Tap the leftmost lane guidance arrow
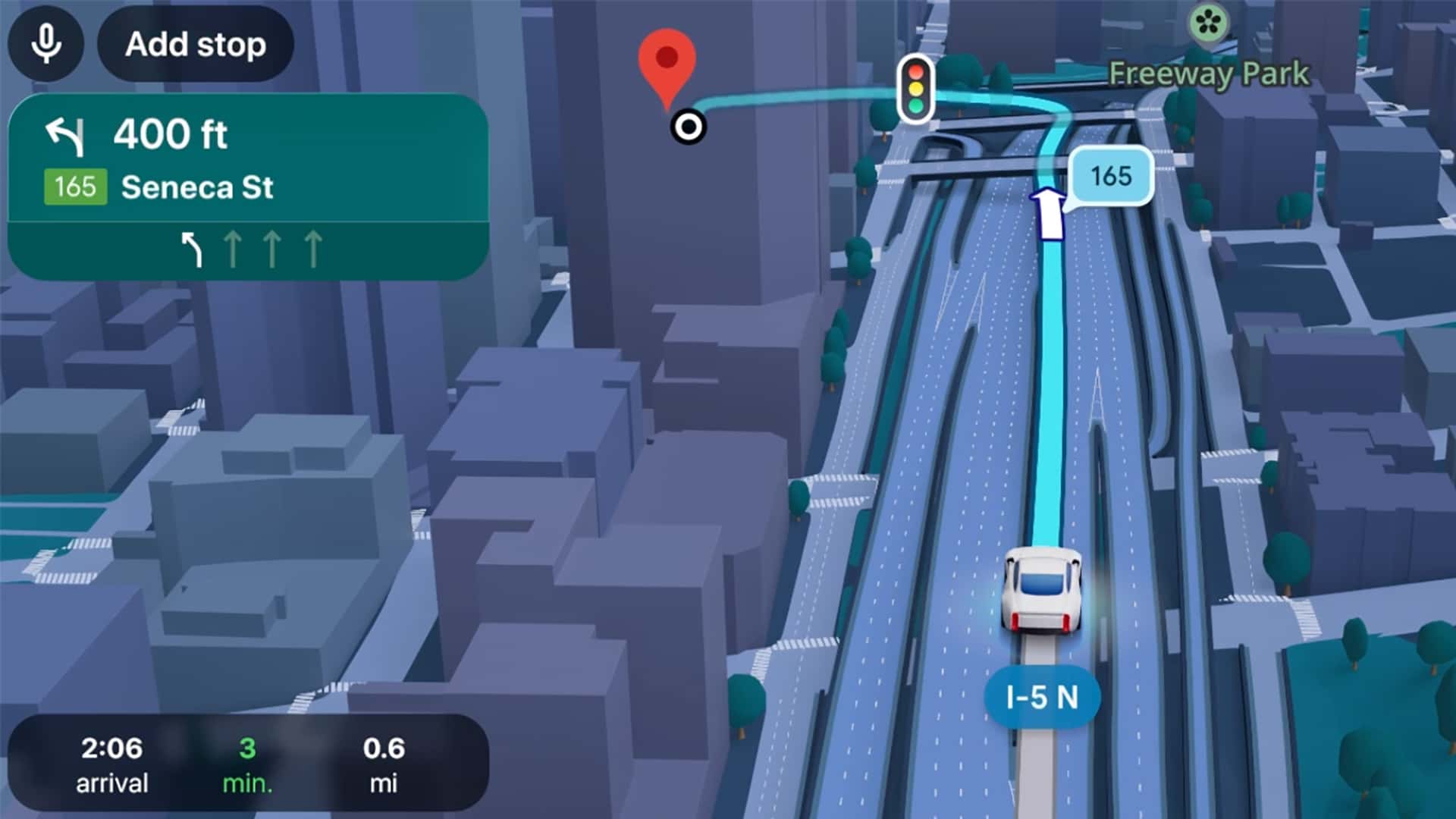Image resolution: width=1456 pixels, height=819 pixels. point(193,250)
